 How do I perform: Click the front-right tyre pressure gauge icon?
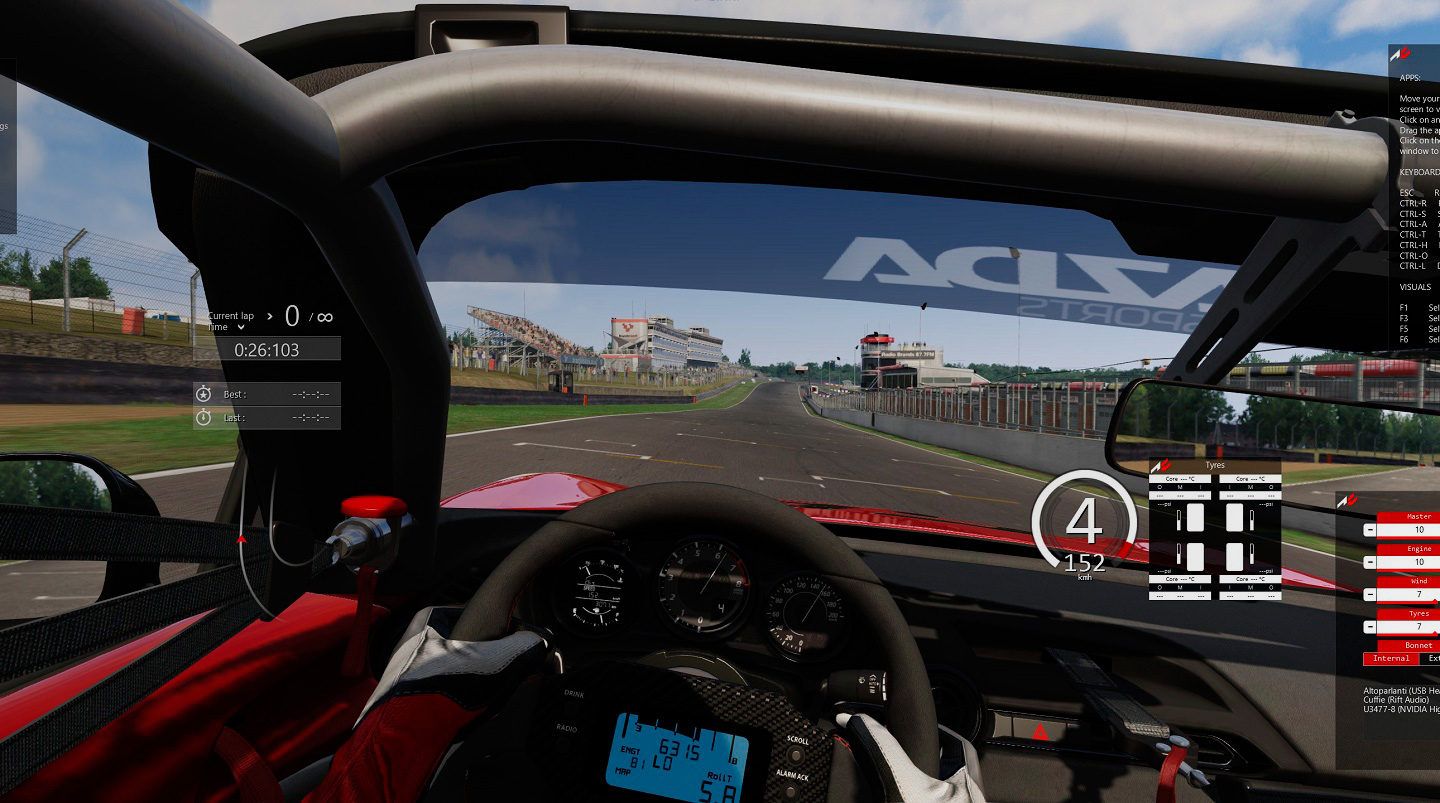[x=1251, y=520]
